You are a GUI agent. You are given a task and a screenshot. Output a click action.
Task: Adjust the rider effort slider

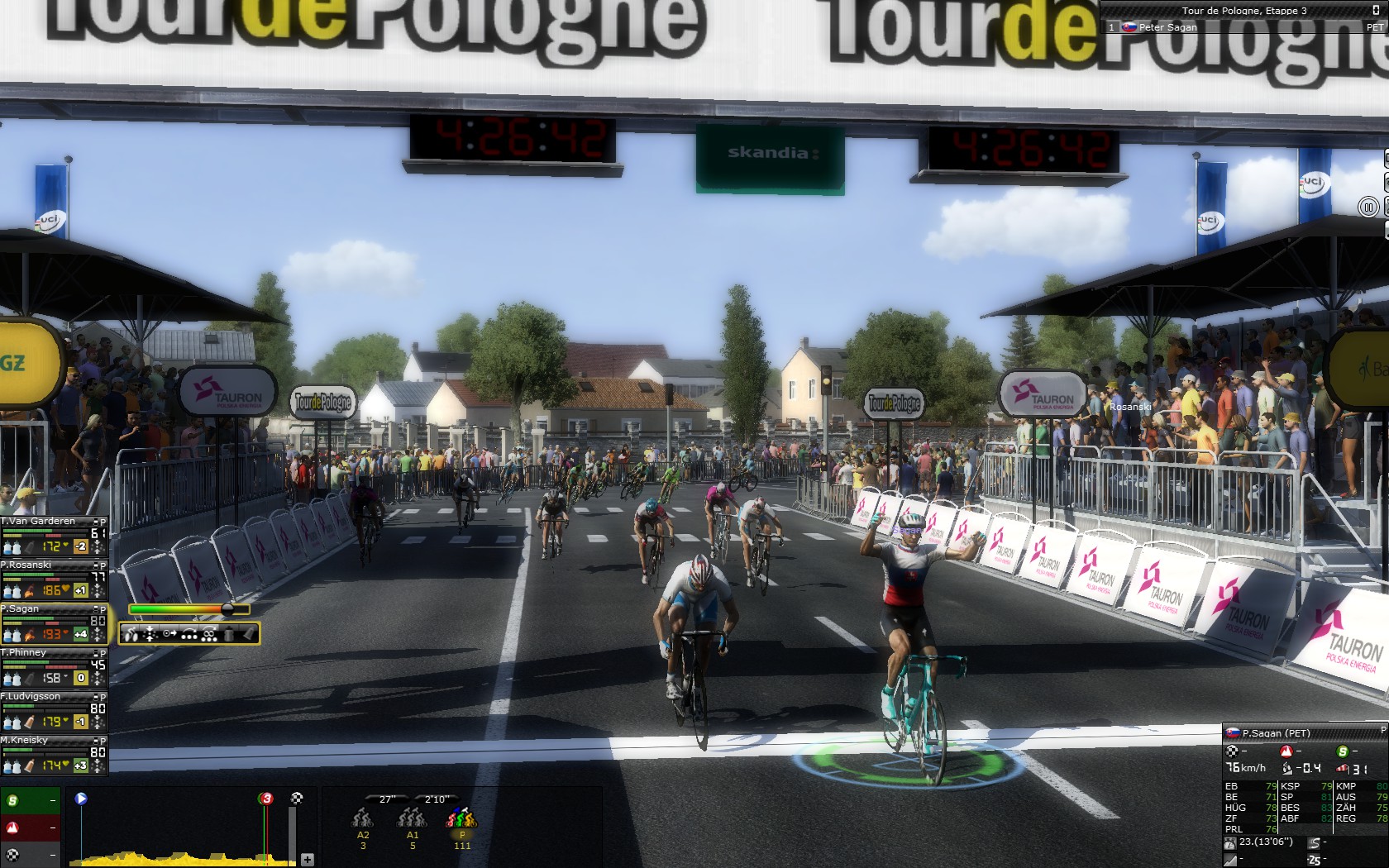tap(227, 609)
